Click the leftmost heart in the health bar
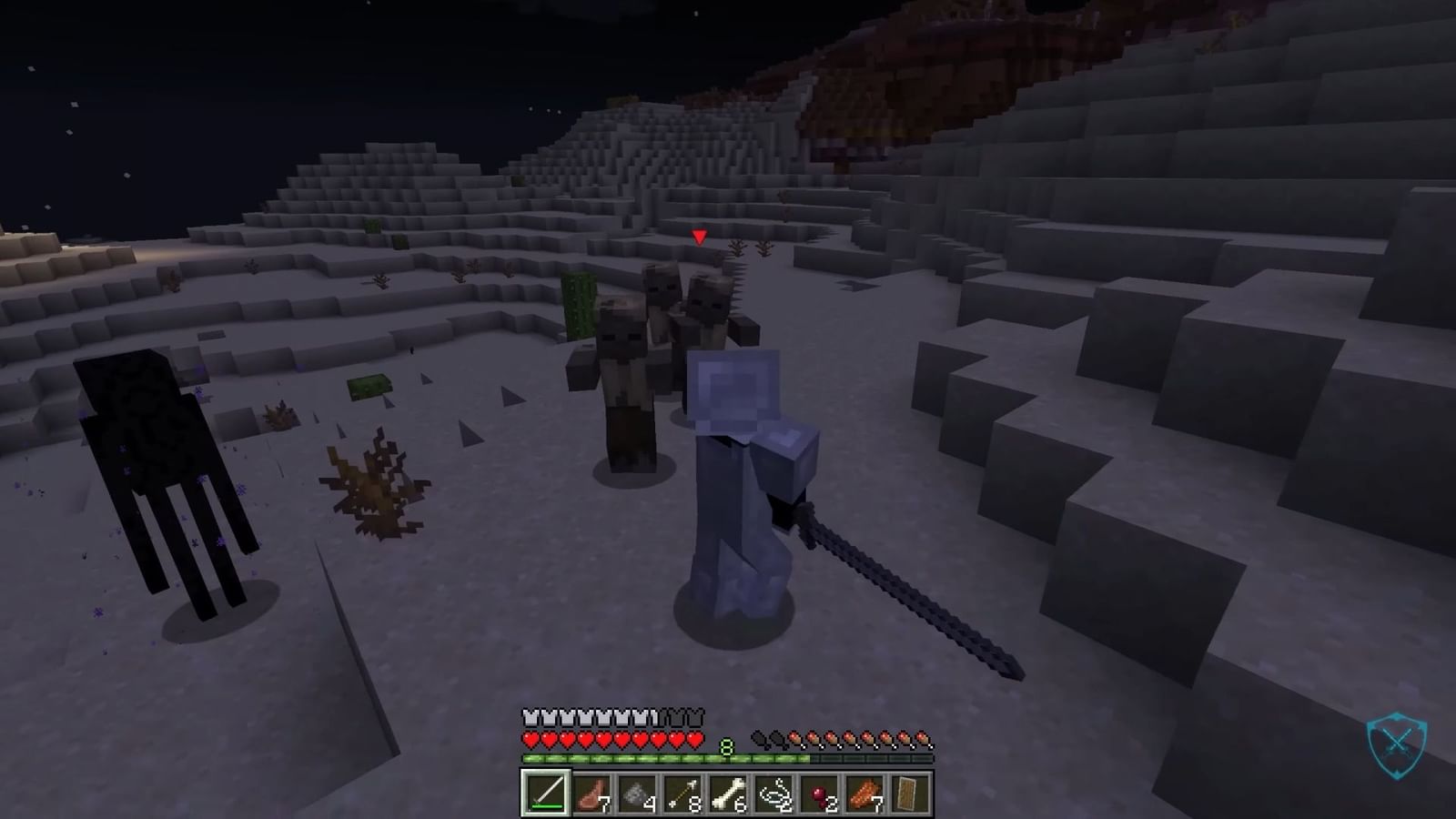Screen dimensions: 1456x819 click(530, 738)
